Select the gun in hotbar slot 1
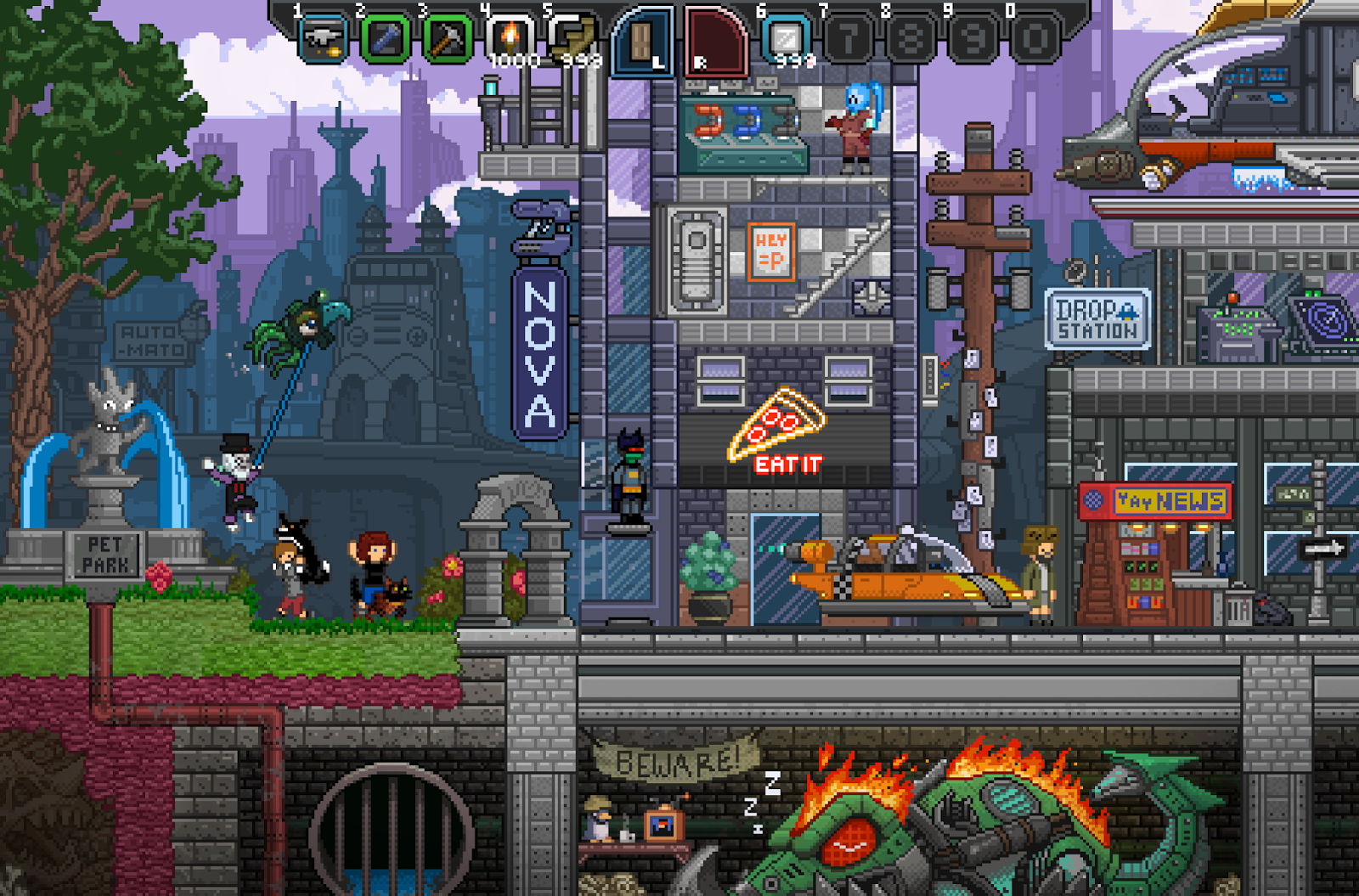The width and height of the screenshot is (1359, 896). 323,39
